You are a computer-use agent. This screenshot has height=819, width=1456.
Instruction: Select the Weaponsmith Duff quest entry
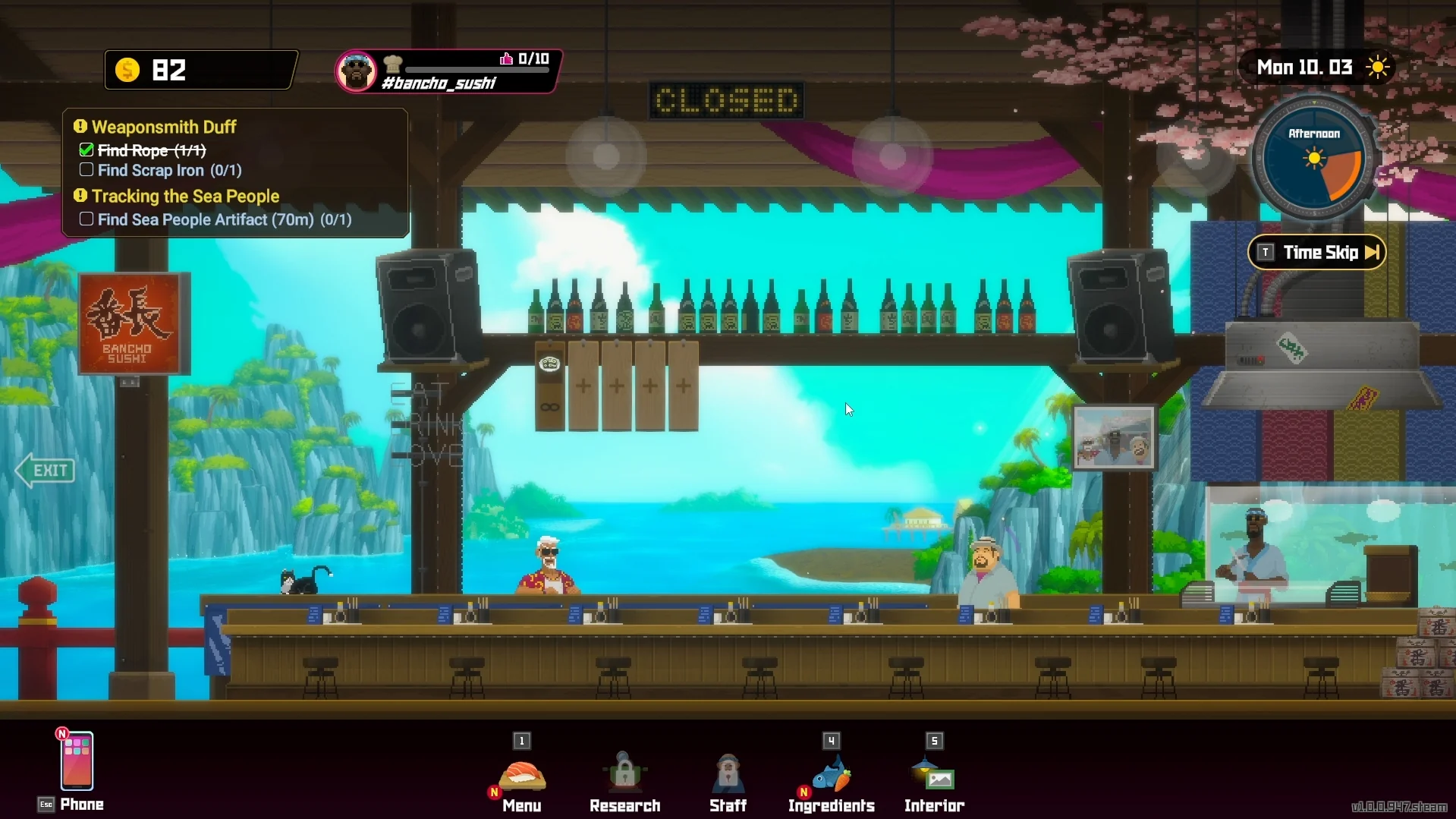[x=164, y=127]
